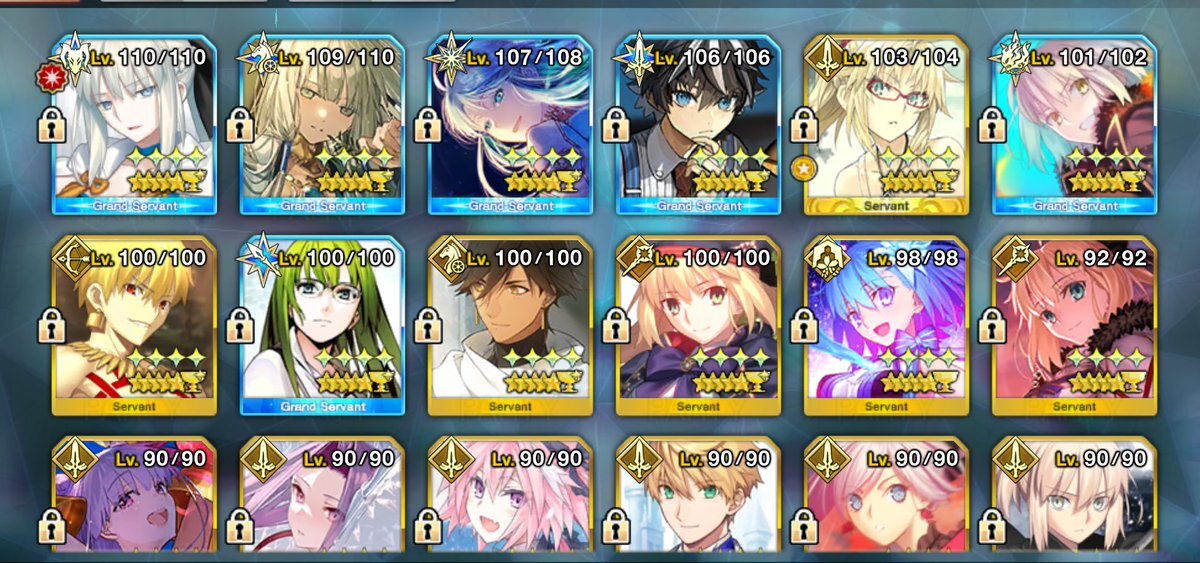Choose the Lv. 101/102 Grand Servant card
This screenshot has width=1200, height=563.
(x=1074, y=125)
